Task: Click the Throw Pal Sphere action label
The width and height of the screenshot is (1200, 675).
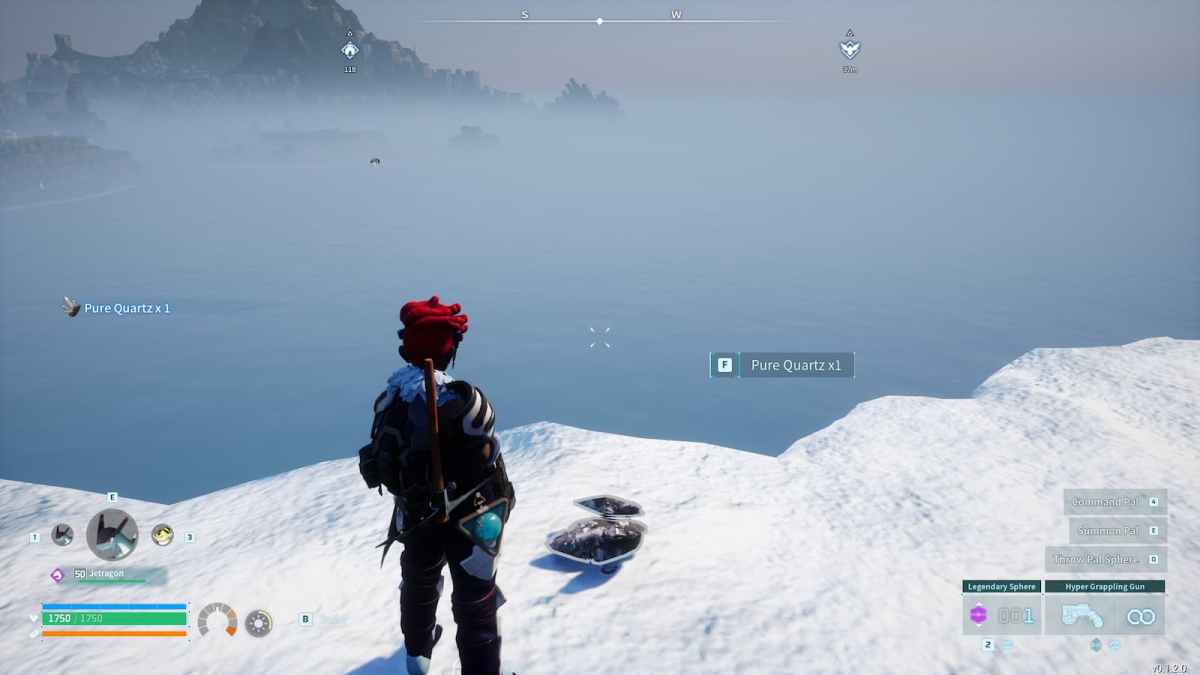Action: tap(1098, 559)
